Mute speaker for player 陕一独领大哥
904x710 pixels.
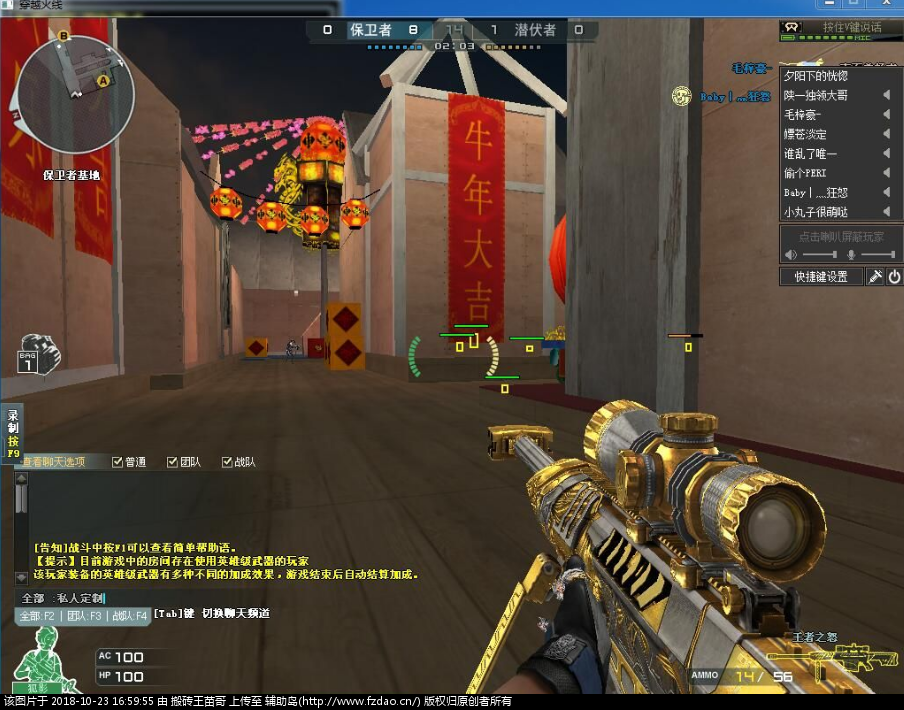pos(886,95)
